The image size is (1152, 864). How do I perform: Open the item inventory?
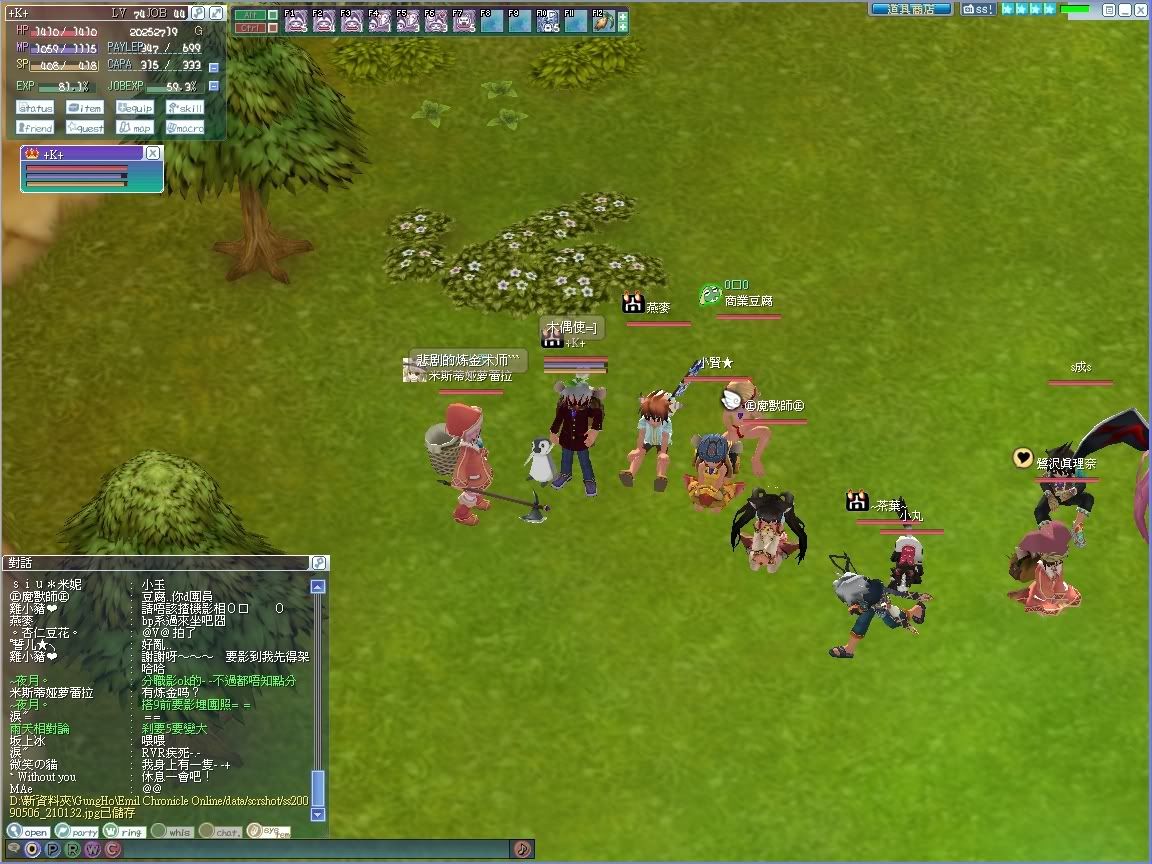[85, 108]
